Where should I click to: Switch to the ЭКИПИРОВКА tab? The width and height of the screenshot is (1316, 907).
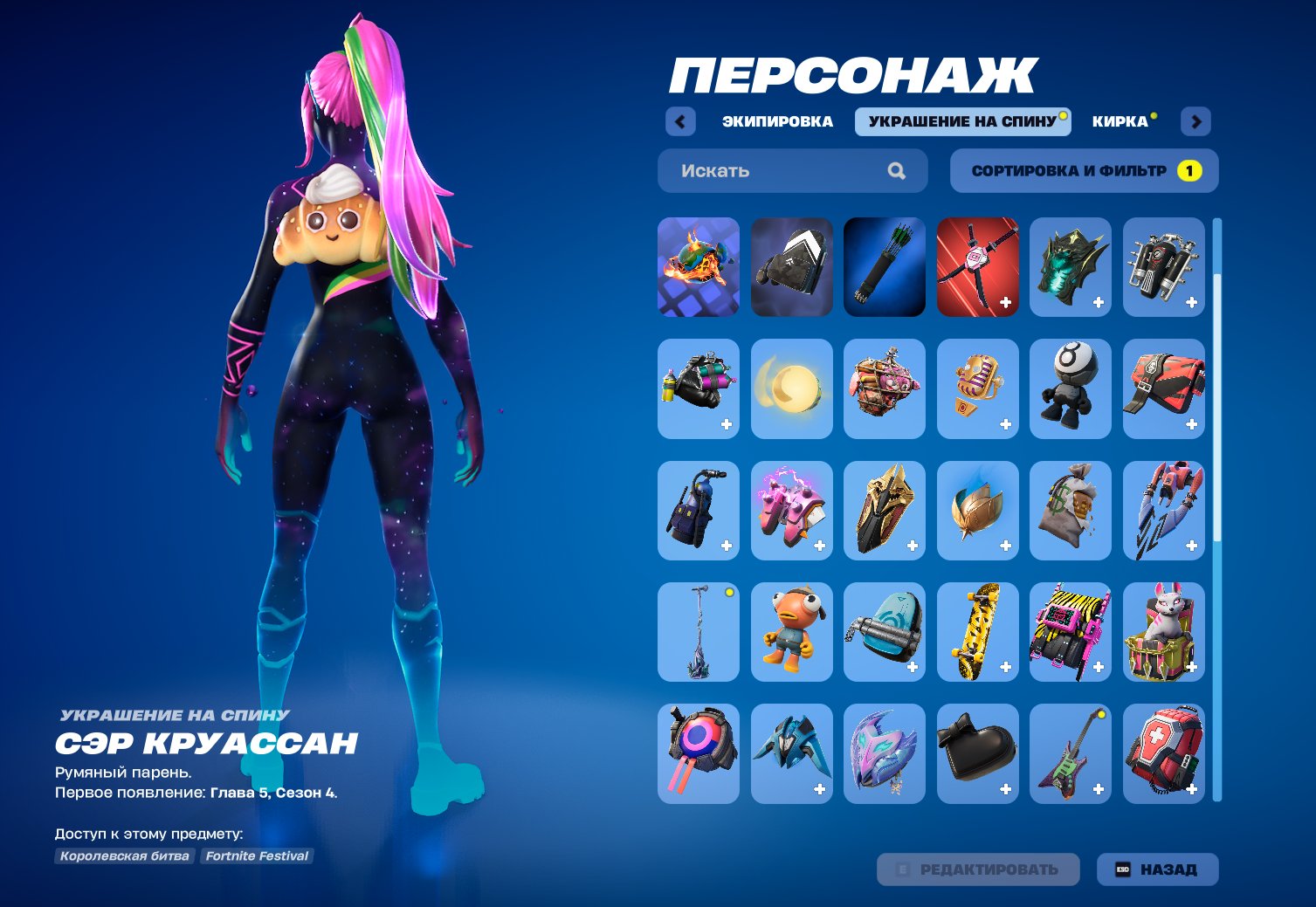click(775, 121)
